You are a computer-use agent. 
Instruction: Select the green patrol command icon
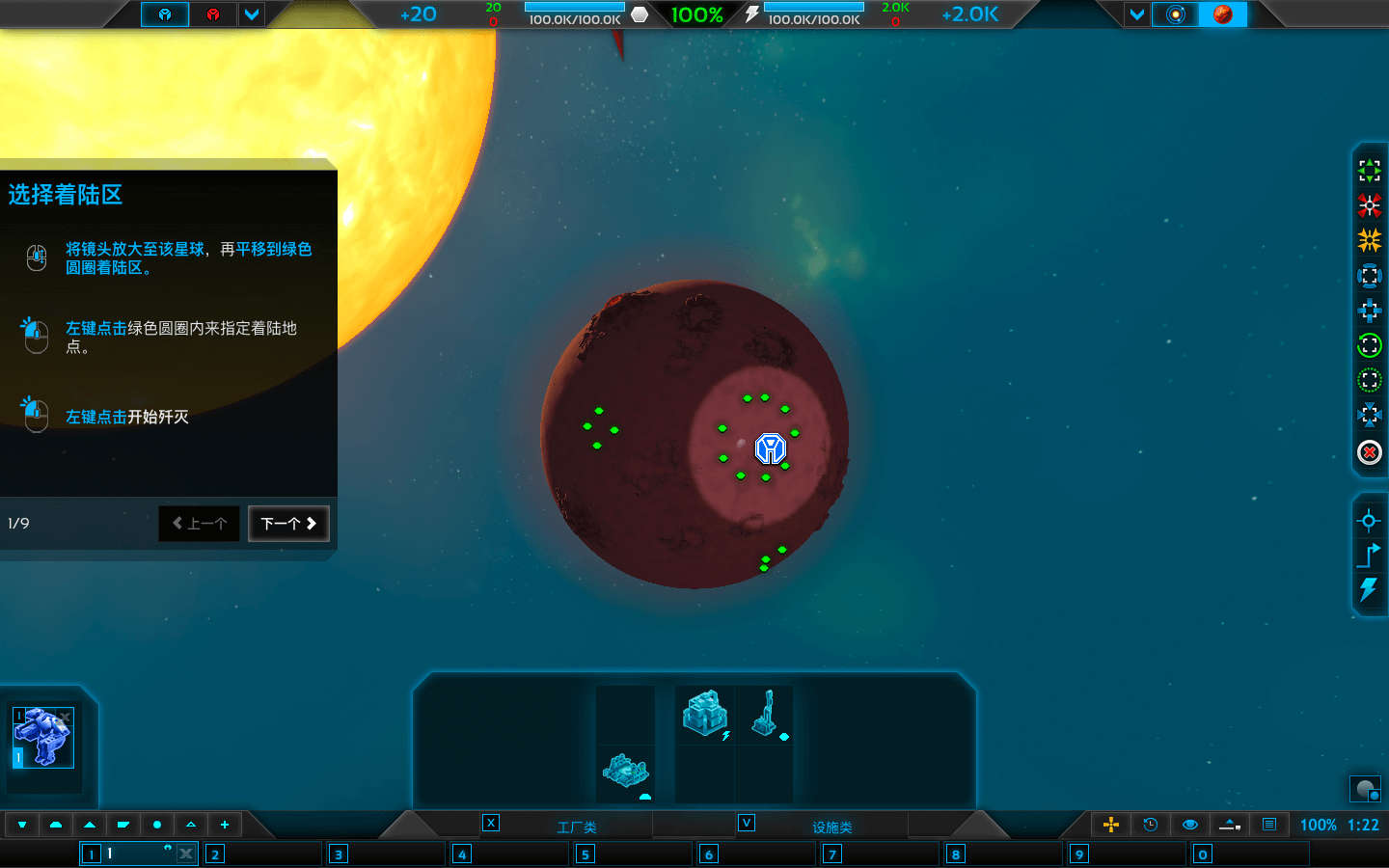click(x=1369, y=345)
